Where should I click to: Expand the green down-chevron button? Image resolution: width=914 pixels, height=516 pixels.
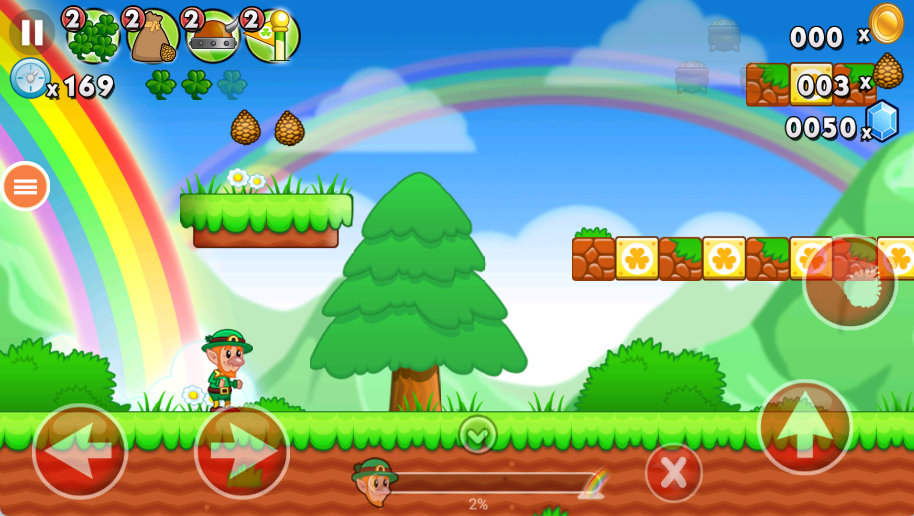pyautogui.click(x=478, y=434)
